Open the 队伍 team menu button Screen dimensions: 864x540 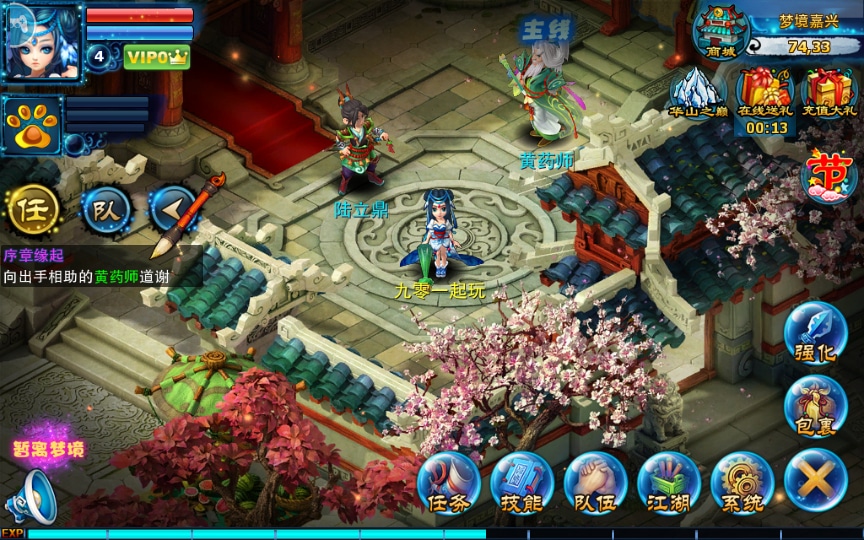(x=595, y=483)
